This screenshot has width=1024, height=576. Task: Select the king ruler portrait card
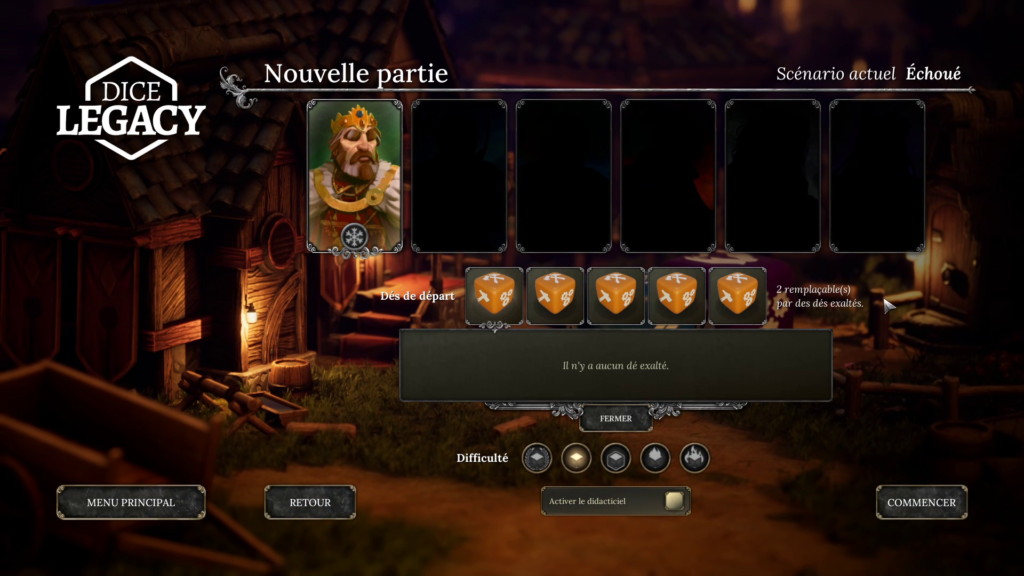point(354,175)
